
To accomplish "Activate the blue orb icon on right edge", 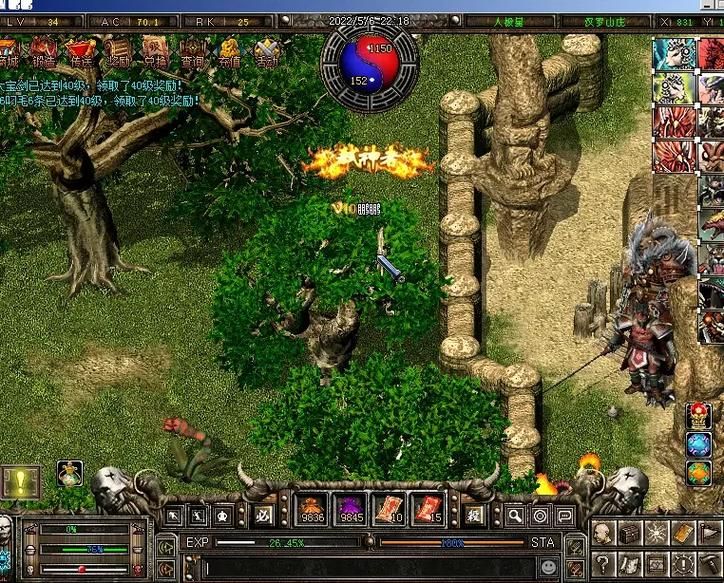I will click(699, 445).
